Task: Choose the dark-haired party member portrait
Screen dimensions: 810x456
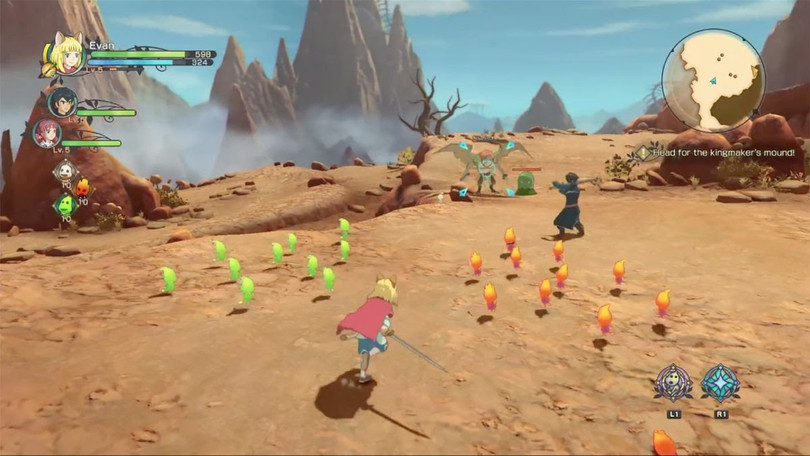Action: (62, 102)
